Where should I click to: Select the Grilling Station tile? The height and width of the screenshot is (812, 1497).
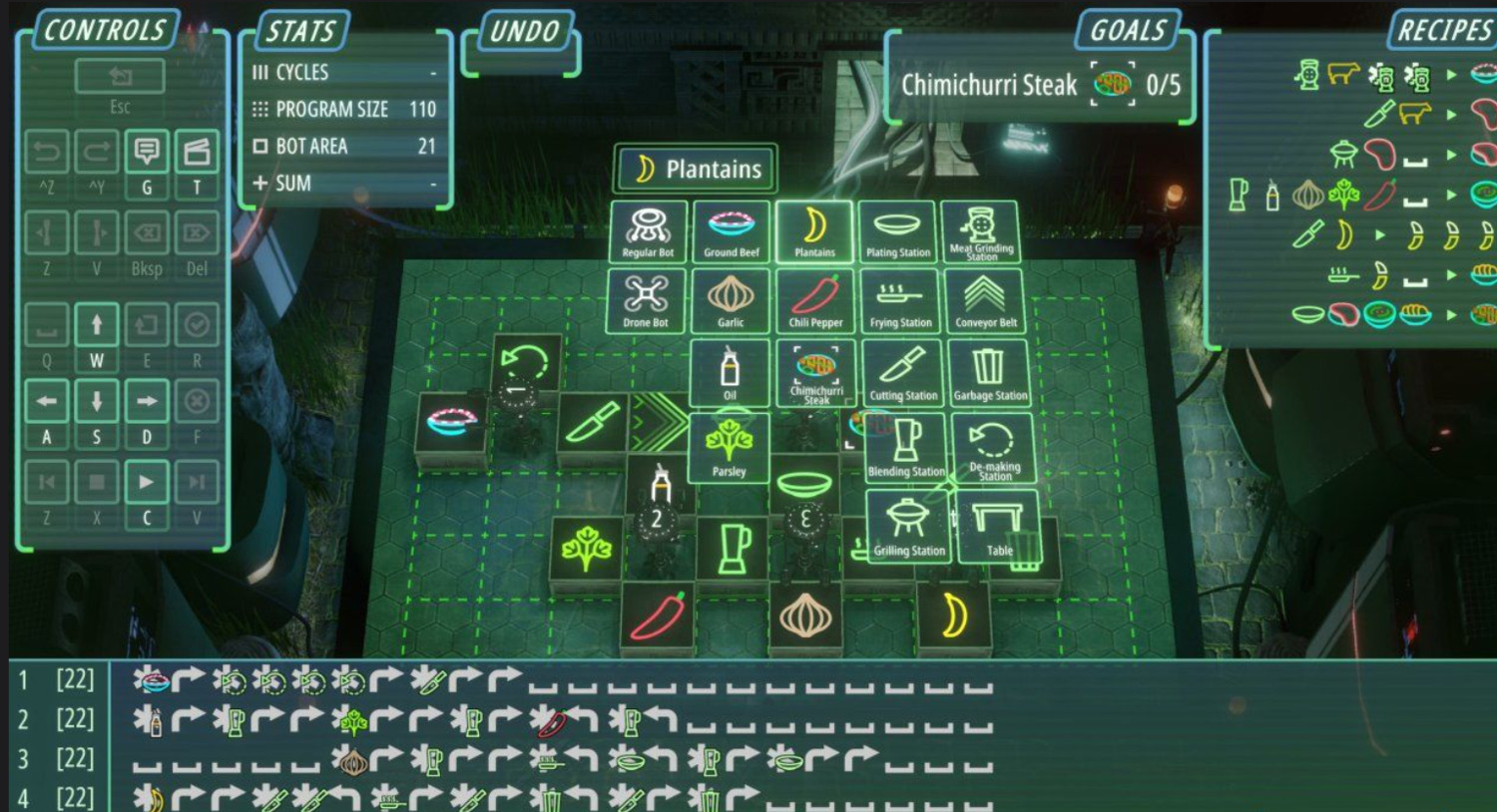click(x=909, y=526)
